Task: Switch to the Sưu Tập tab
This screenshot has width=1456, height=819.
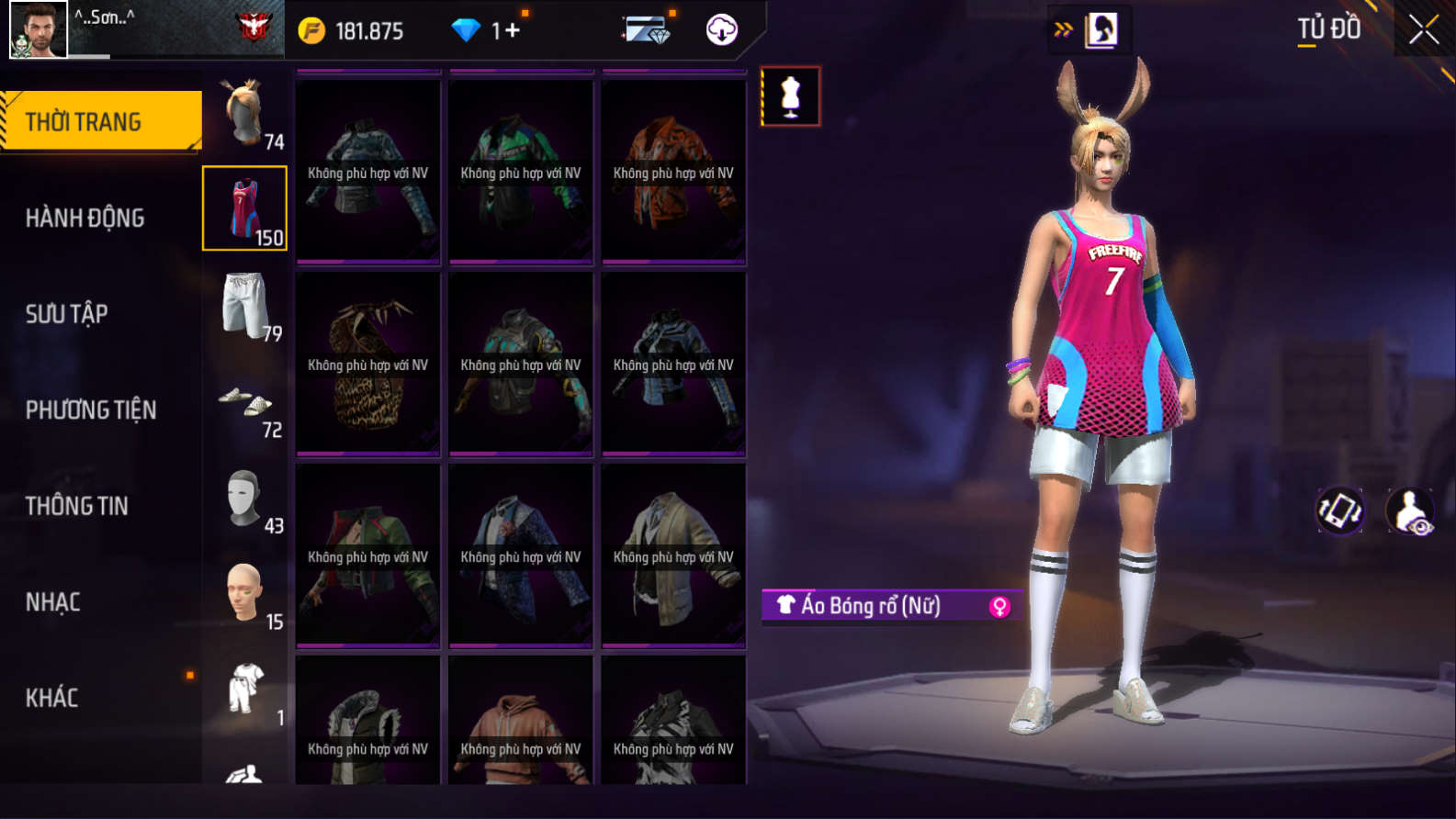Action: (x=66, y=314)
